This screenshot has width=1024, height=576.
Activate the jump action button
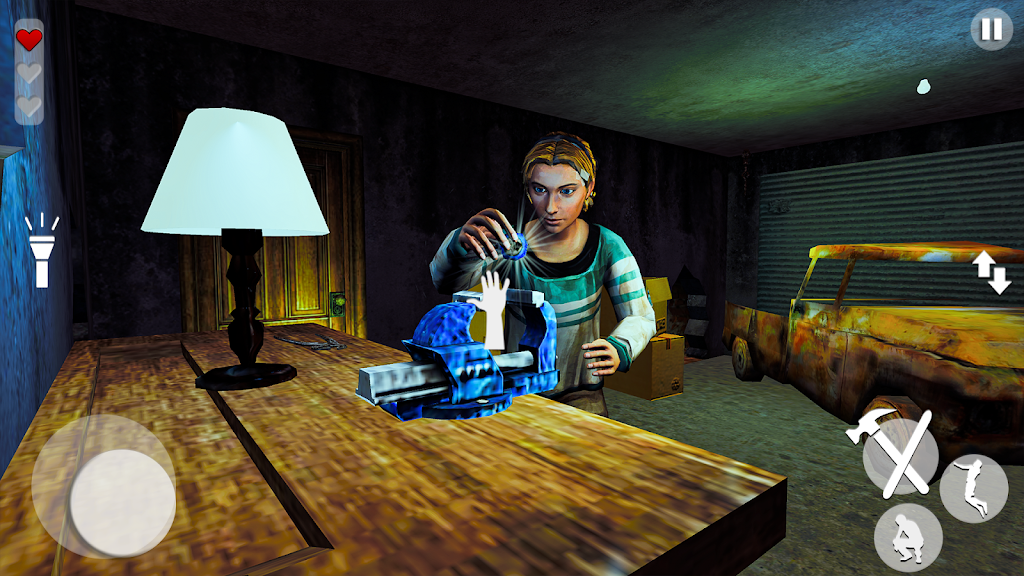[x=973, y=489]
